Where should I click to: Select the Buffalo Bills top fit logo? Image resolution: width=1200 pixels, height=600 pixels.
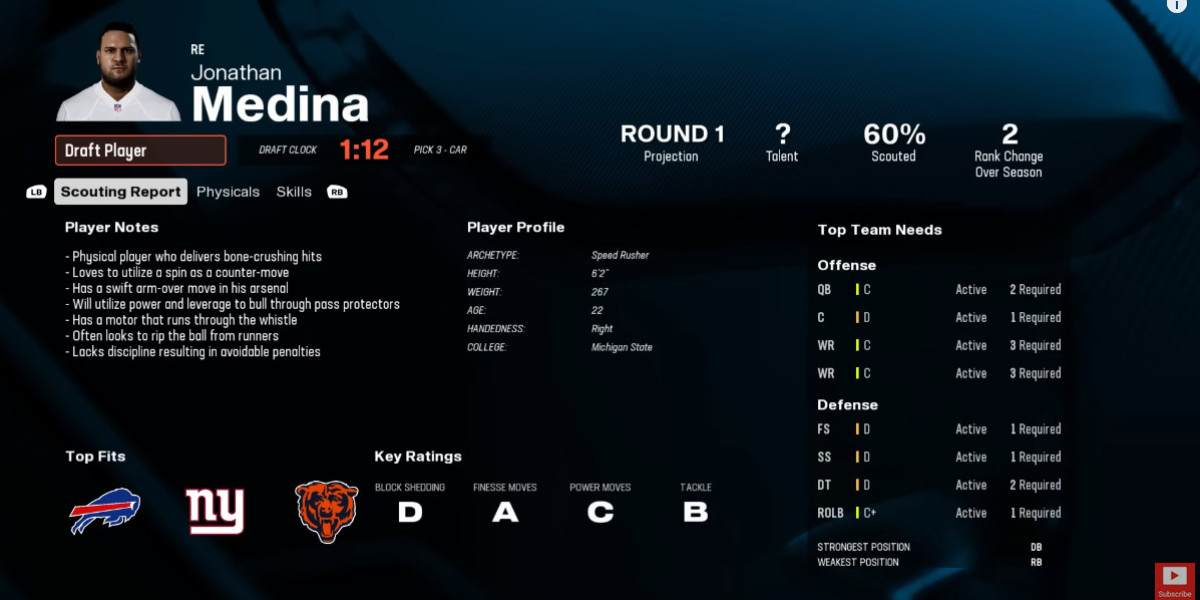coord(105,511)
